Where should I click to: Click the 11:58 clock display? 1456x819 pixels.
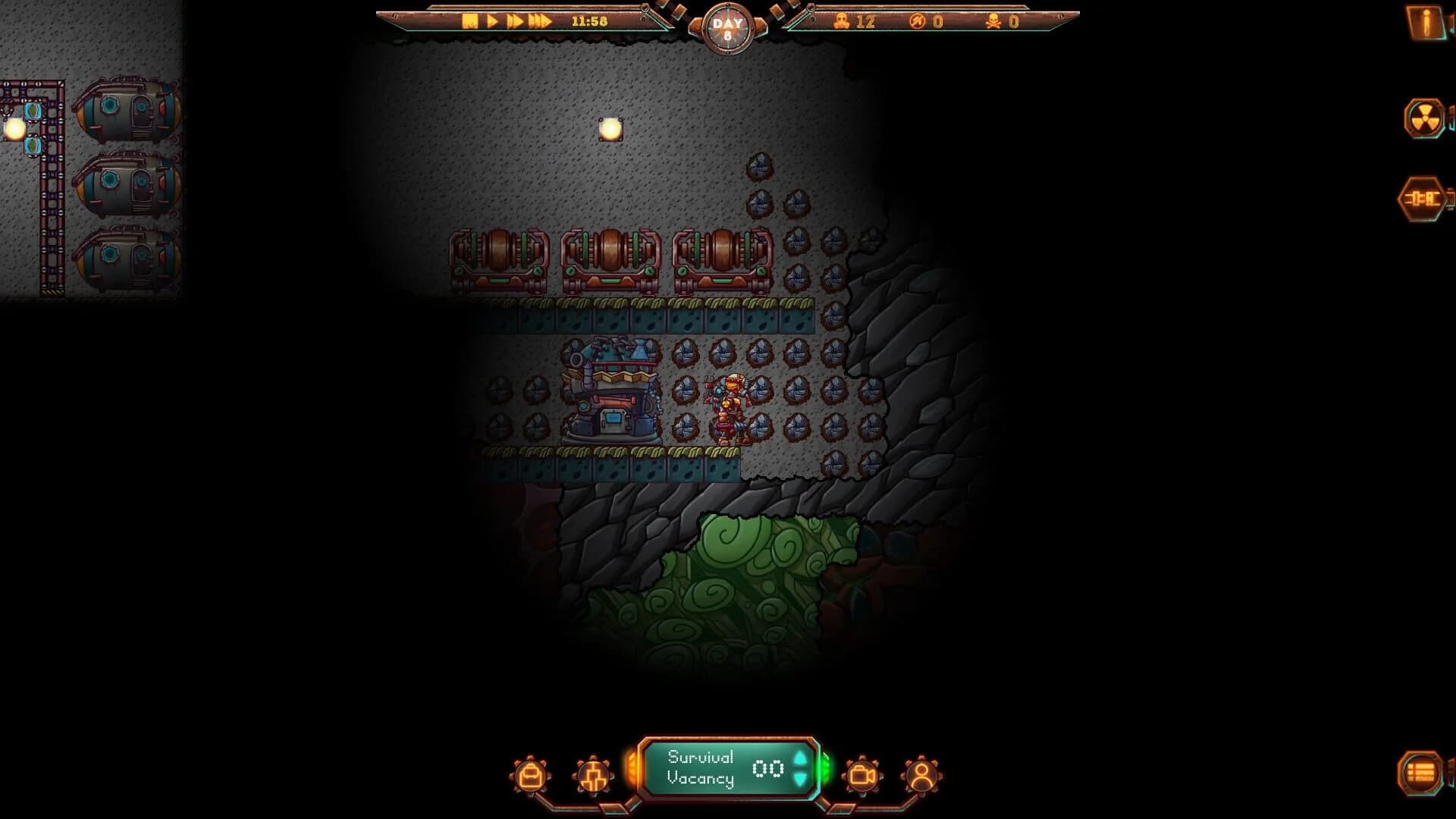(589, 21)
